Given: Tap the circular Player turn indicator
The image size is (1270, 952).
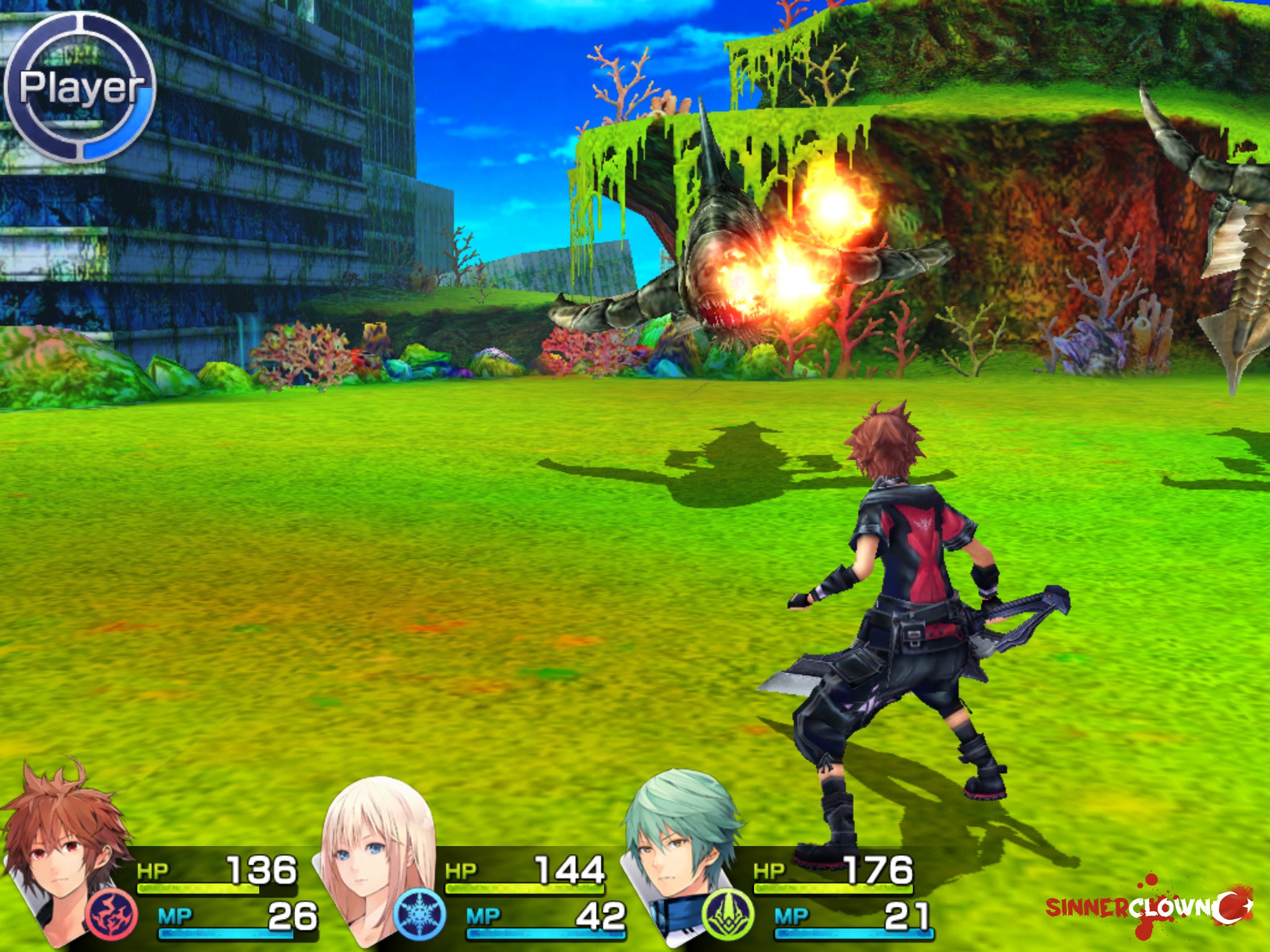Looking at the screenshot, I should coord(79,87).
